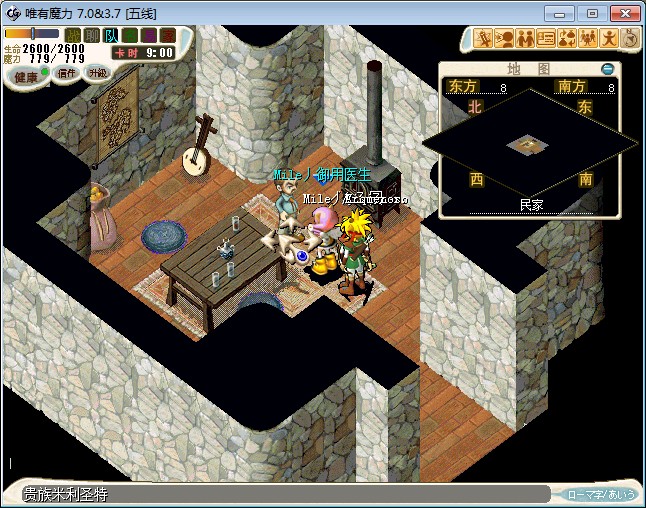Click the talking head shout icon
Screen dimensions: 646x508
tap(505, 39)
